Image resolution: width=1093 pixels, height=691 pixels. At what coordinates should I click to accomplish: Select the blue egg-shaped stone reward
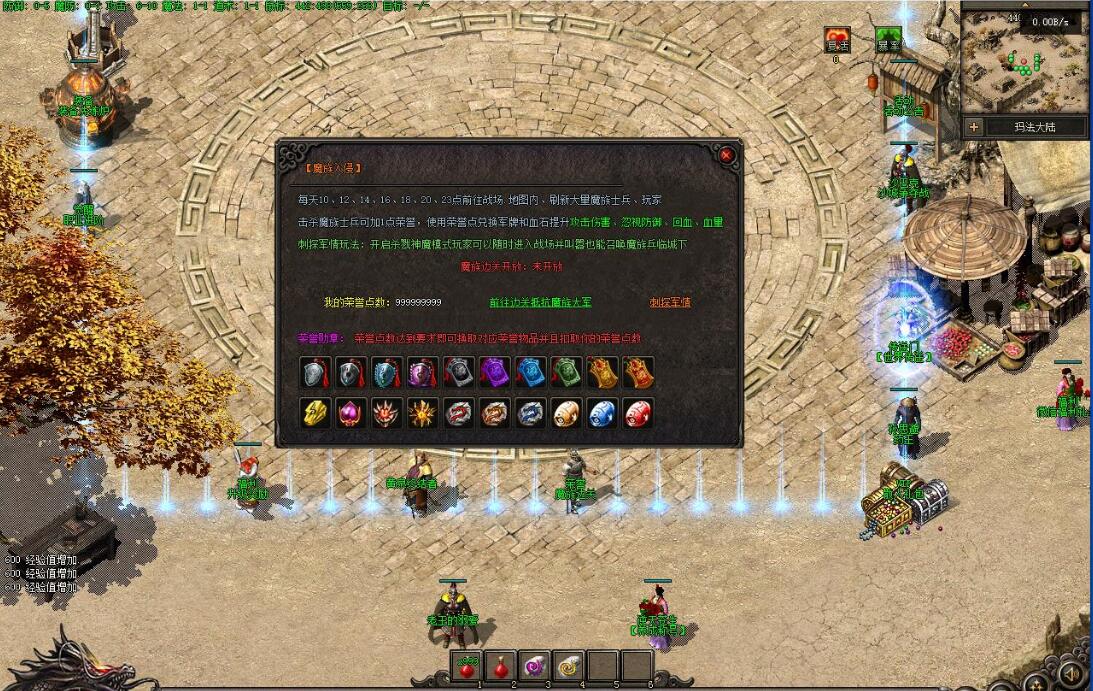click(x=602, y=413)
